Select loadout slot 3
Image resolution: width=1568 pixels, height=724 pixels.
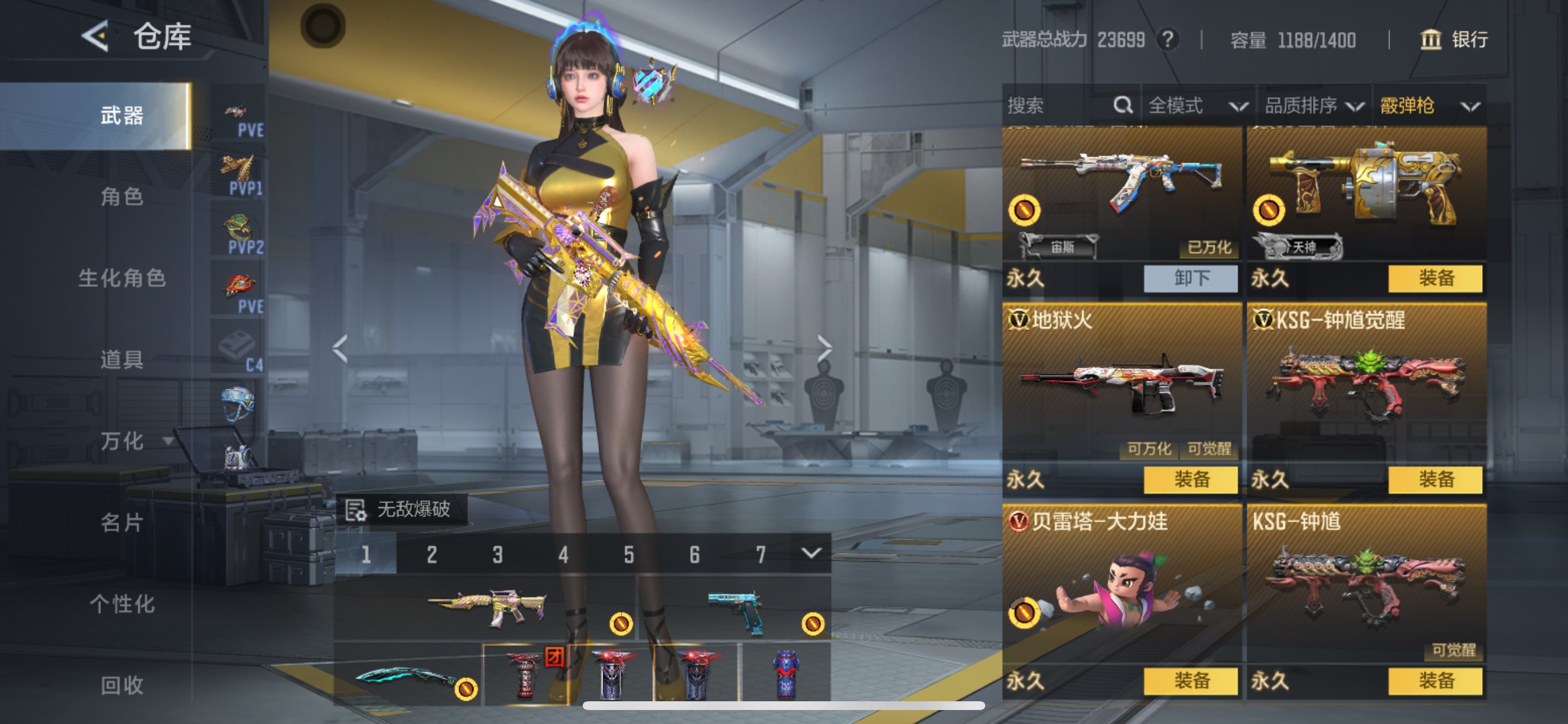click(x=498, y=554)
